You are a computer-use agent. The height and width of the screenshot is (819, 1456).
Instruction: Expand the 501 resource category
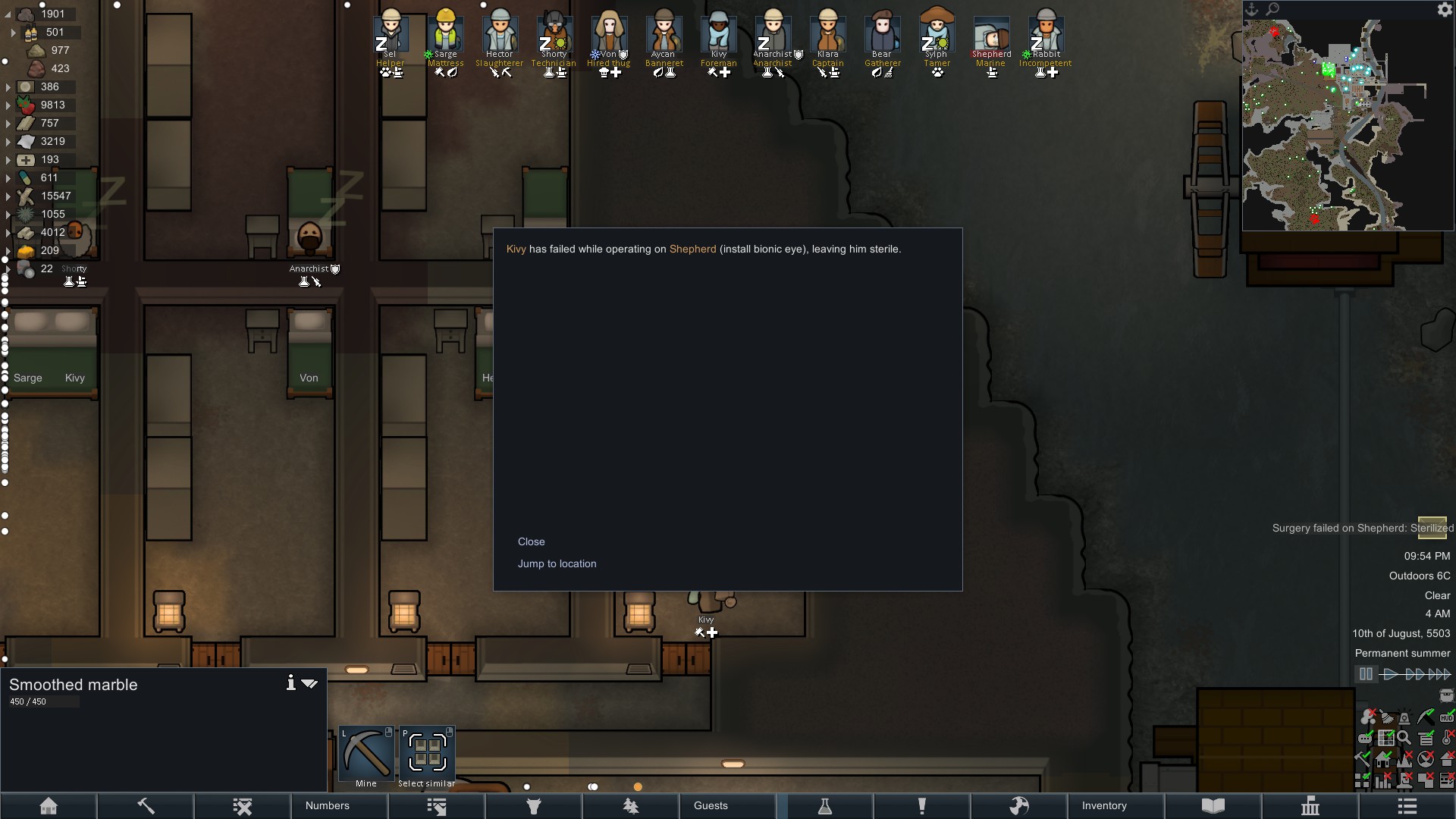[13, 33]
